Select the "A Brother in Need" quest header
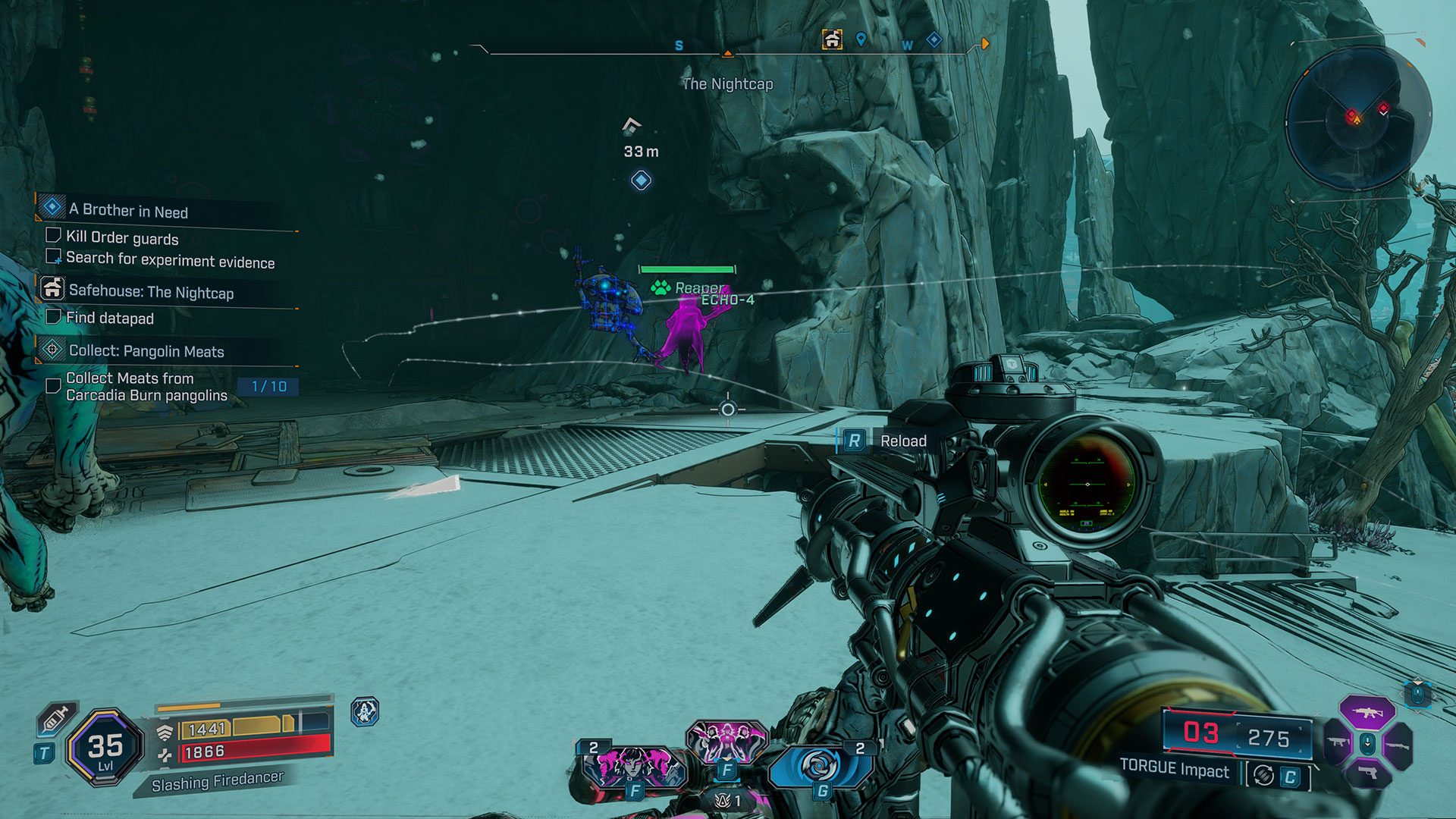Viewport: 1456px width, 819px height. (x=128, y=211)
